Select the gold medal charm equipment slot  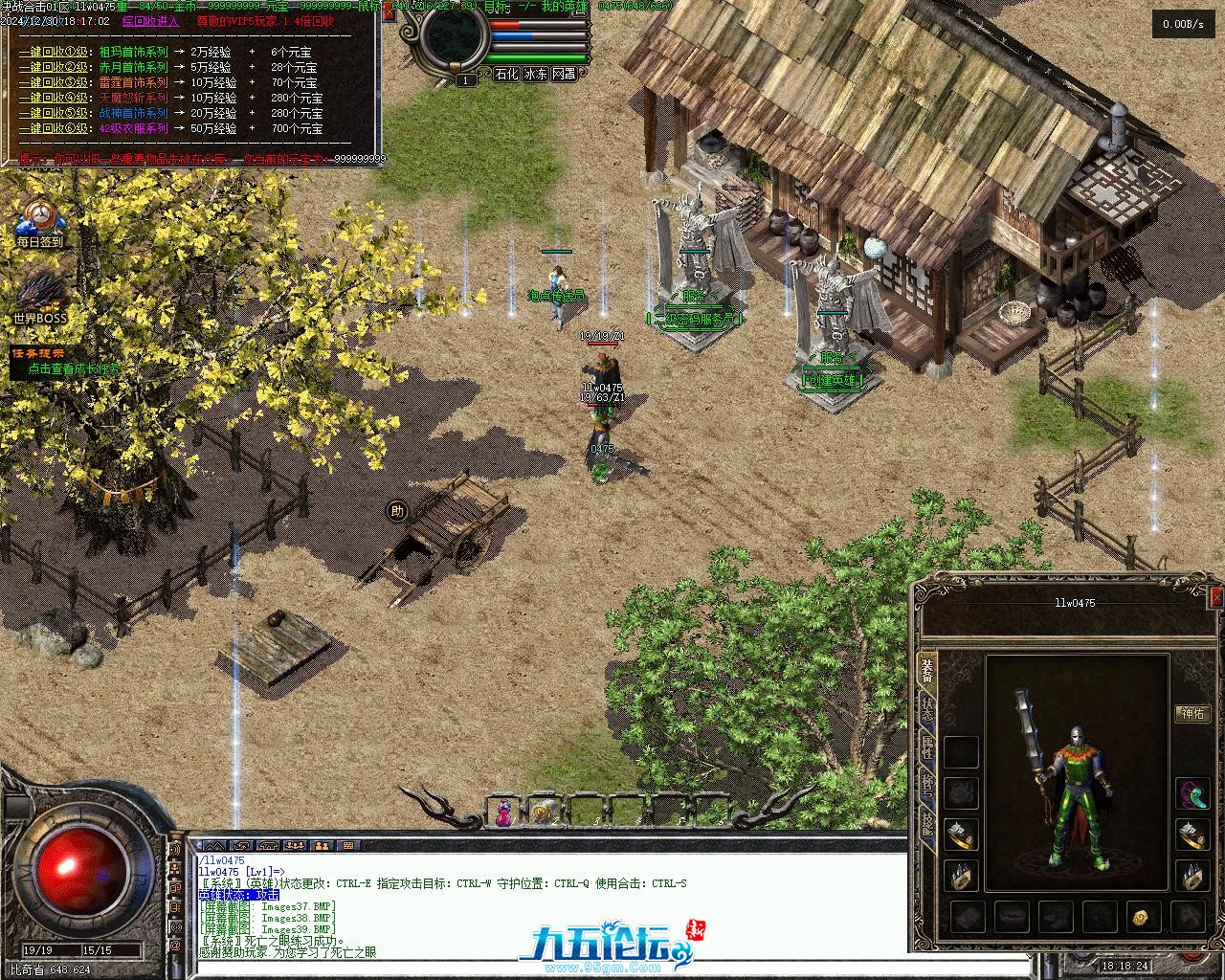tap(1143, 917)
